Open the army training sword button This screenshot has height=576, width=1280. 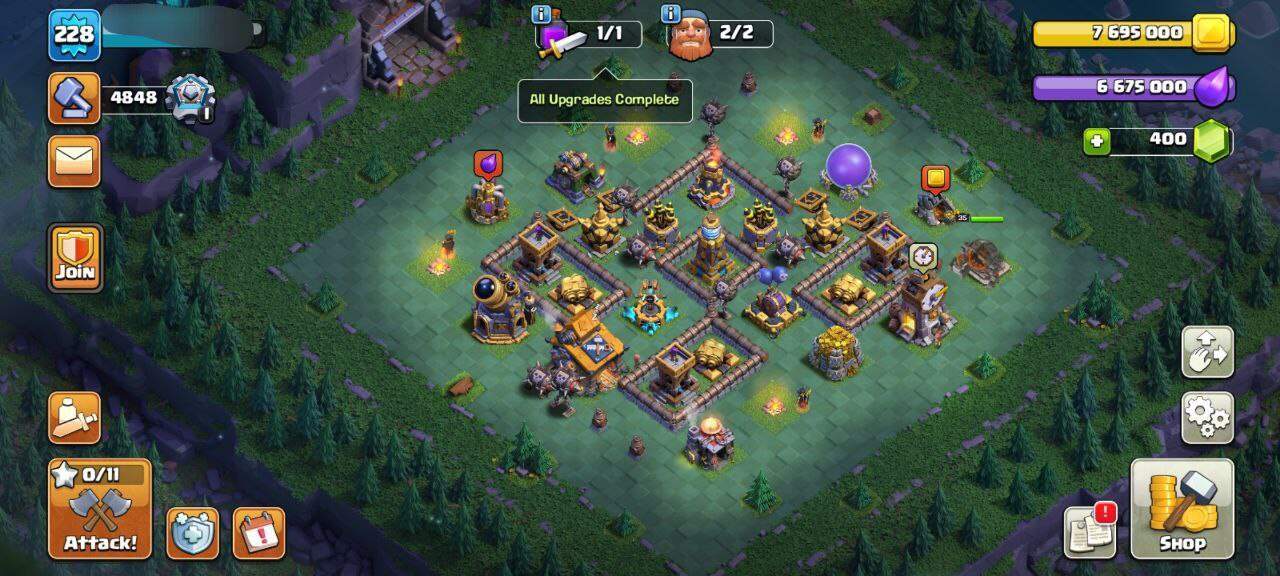[x=74, y=417]
